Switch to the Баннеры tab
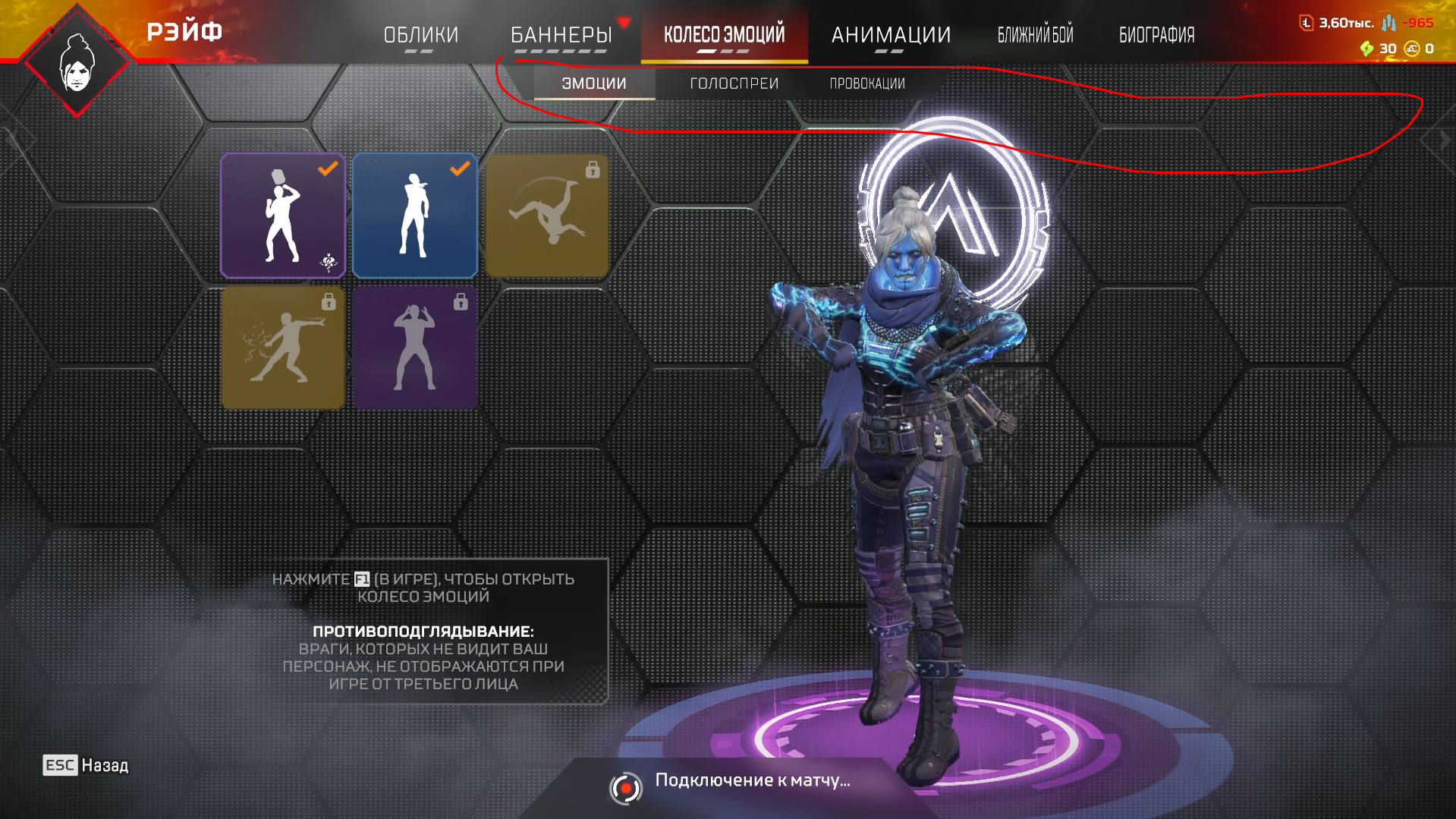This screenshot has height=819, width=1456. pyautogui.click(x=561, y=35)
